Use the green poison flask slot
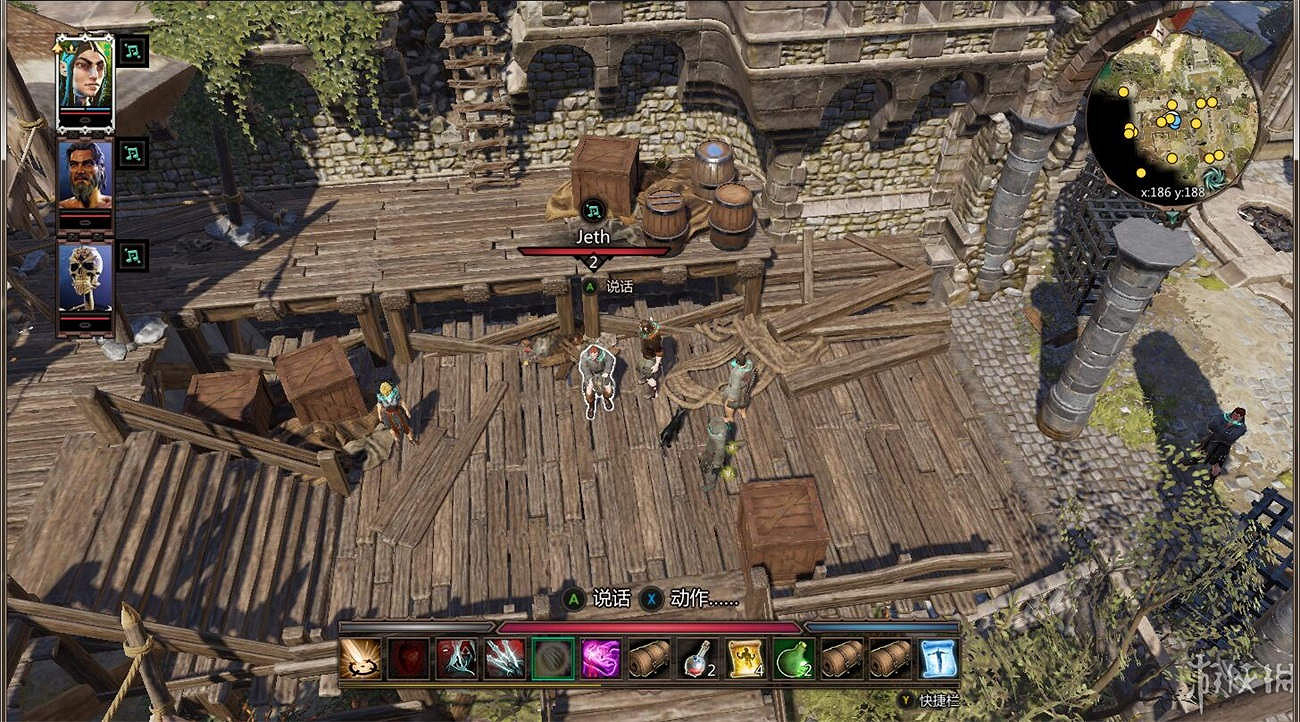1300x722 pixels. click(793, 659)
